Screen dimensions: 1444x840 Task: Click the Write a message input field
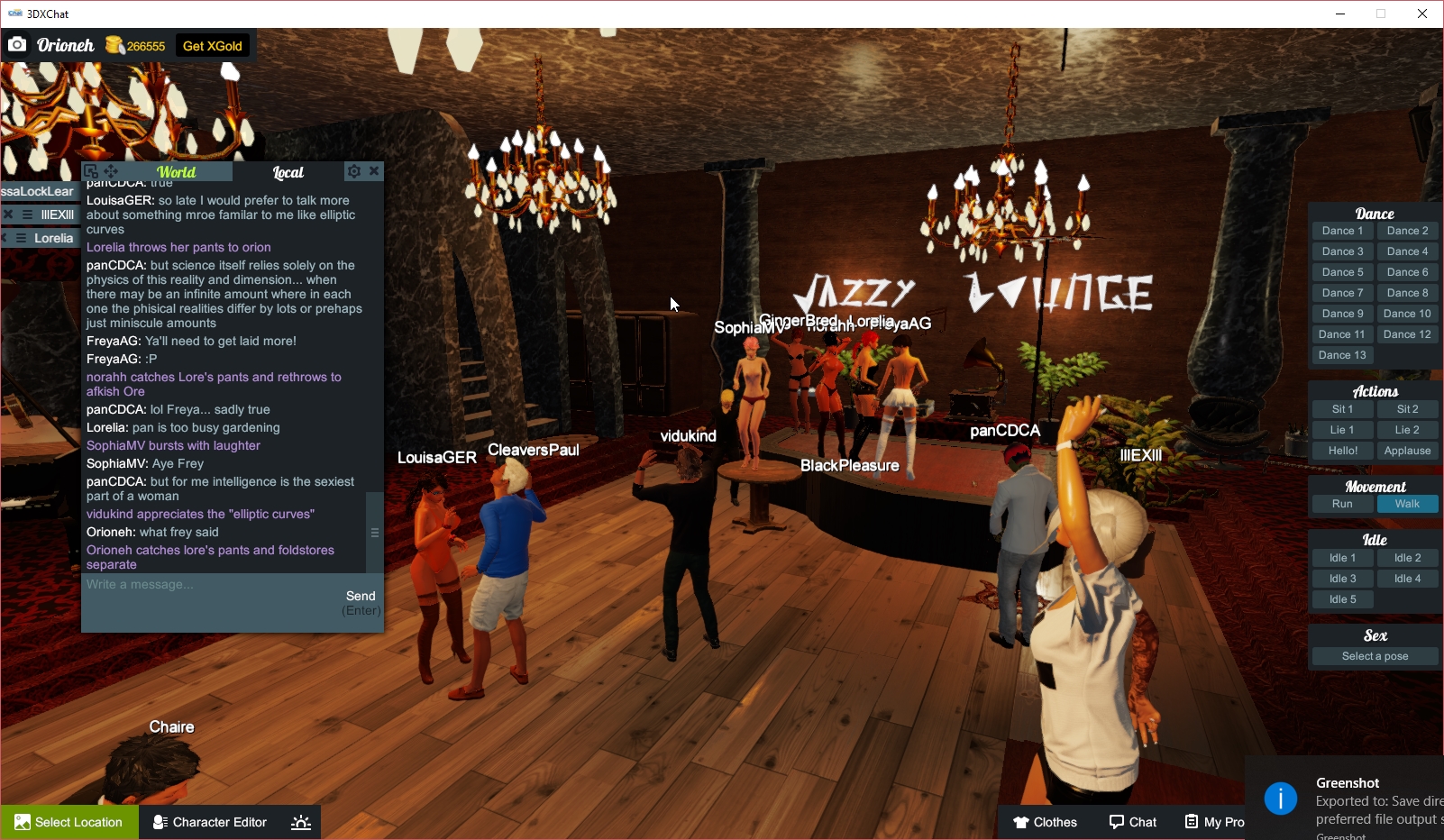180,584
